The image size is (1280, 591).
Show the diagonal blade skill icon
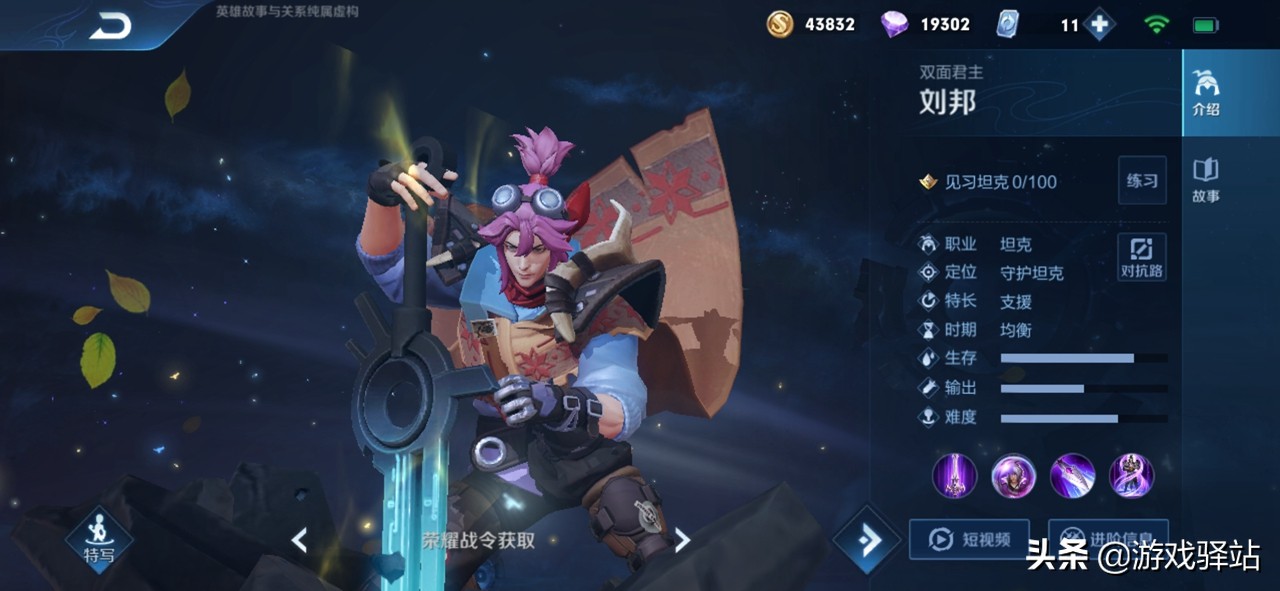point(1072,475)
